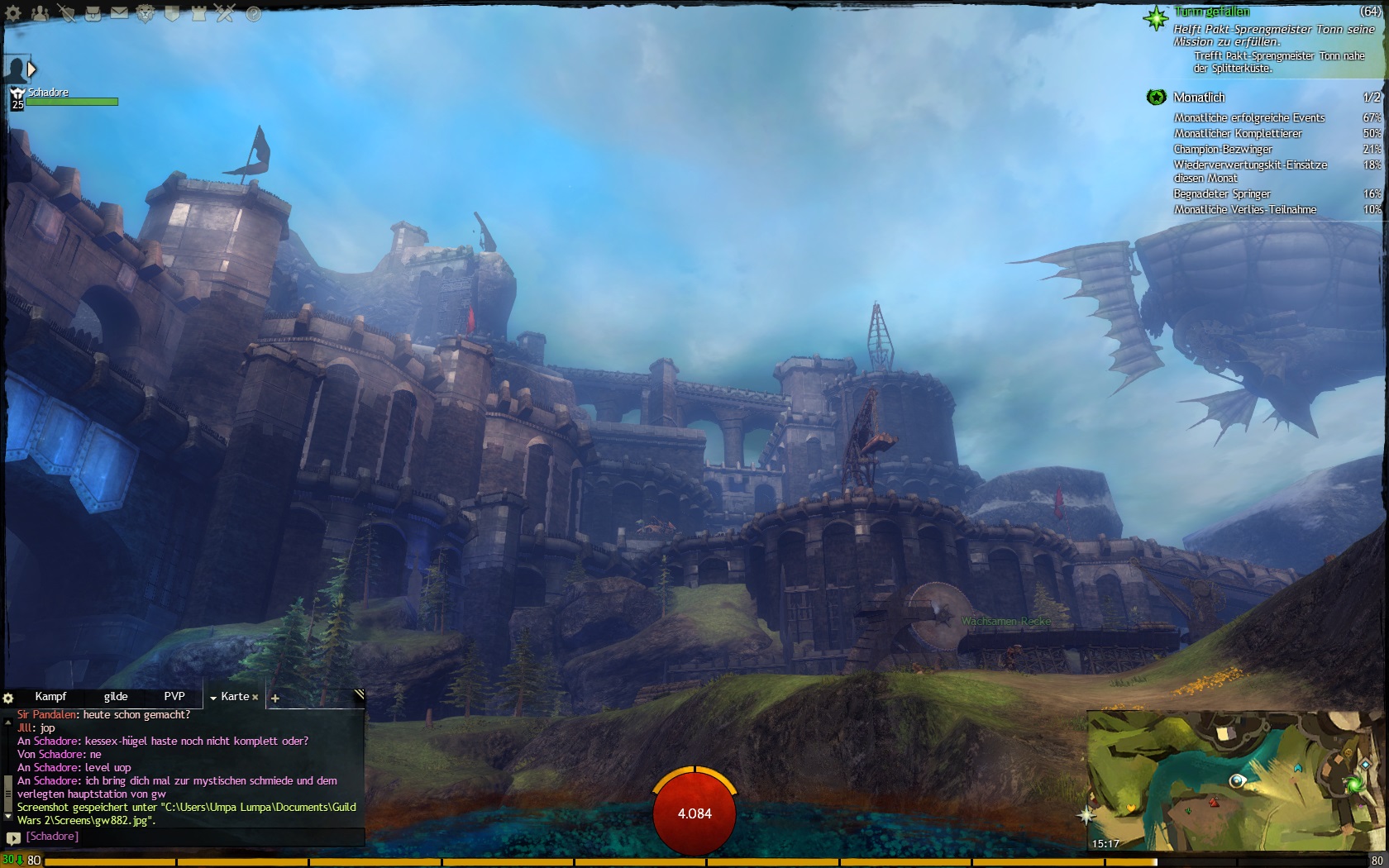The image size is (1389, 868).
Task: Open chat options gear beside Kampf tab
Action: pyautogui.click(x=8, y=699)
